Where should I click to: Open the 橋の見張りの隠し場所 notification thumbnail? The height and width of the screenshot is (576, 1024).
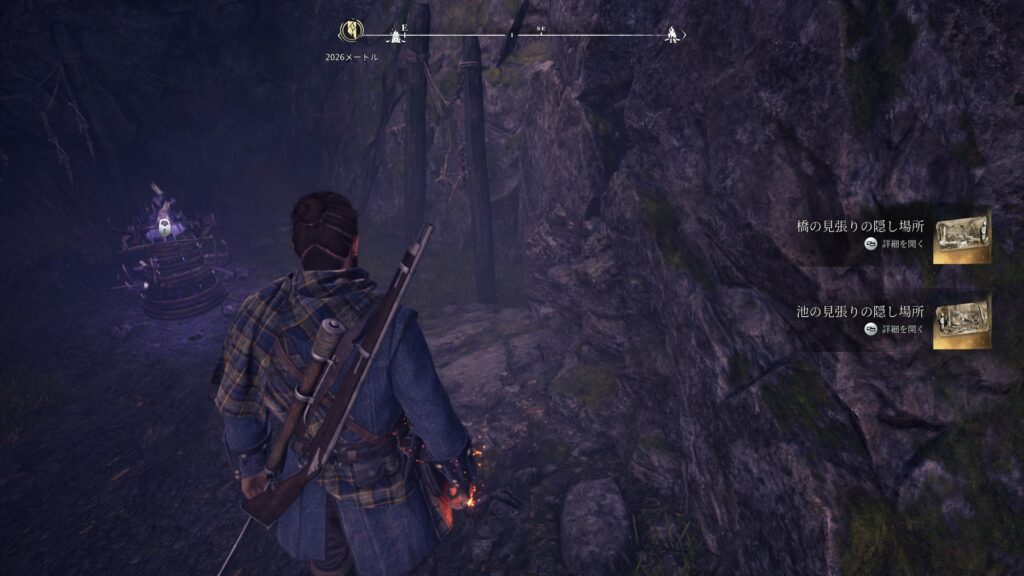(x=961, y=239)
